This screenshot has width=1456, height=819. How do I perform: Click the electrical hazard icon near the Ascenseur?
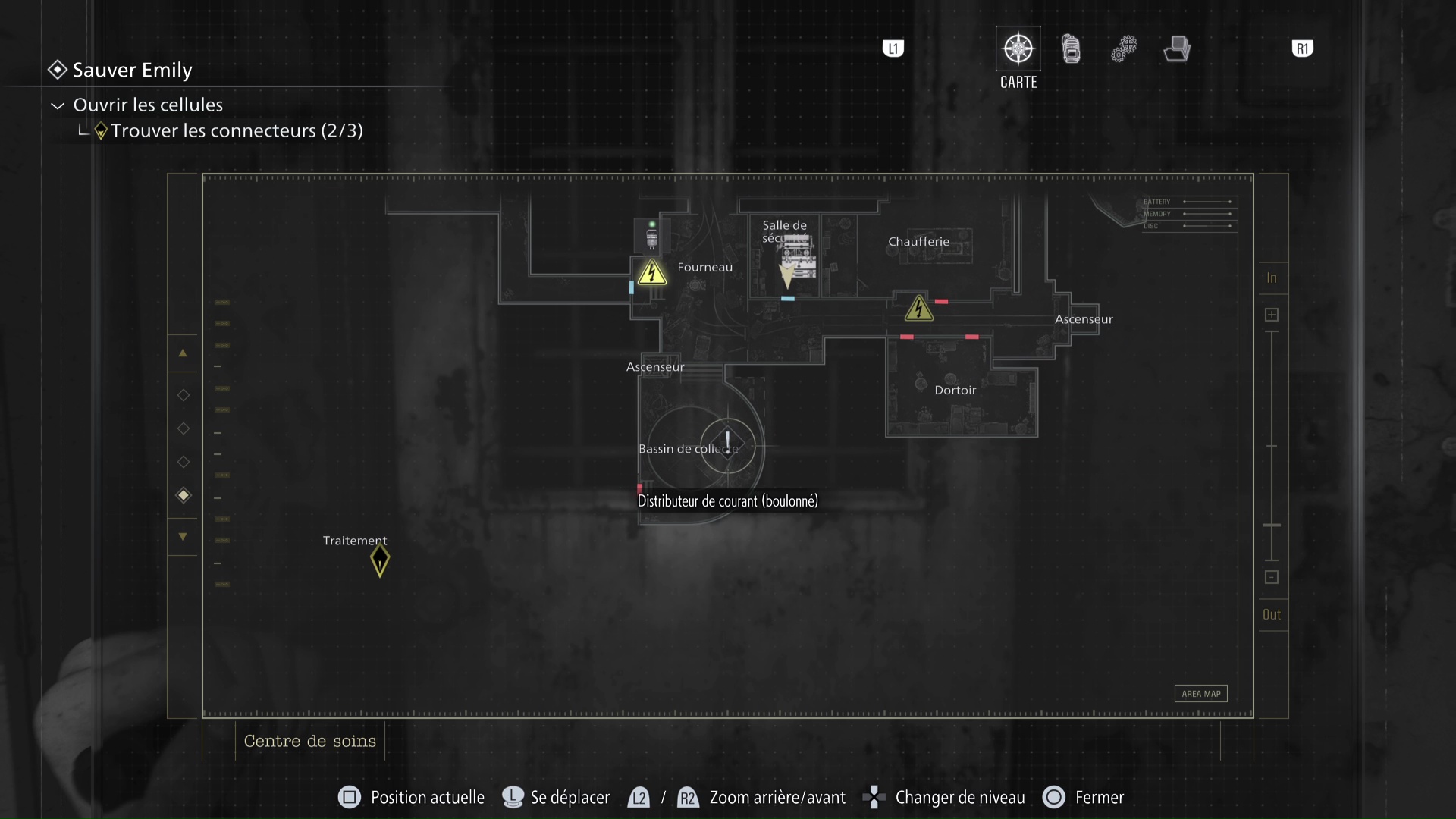click(919, 309)
